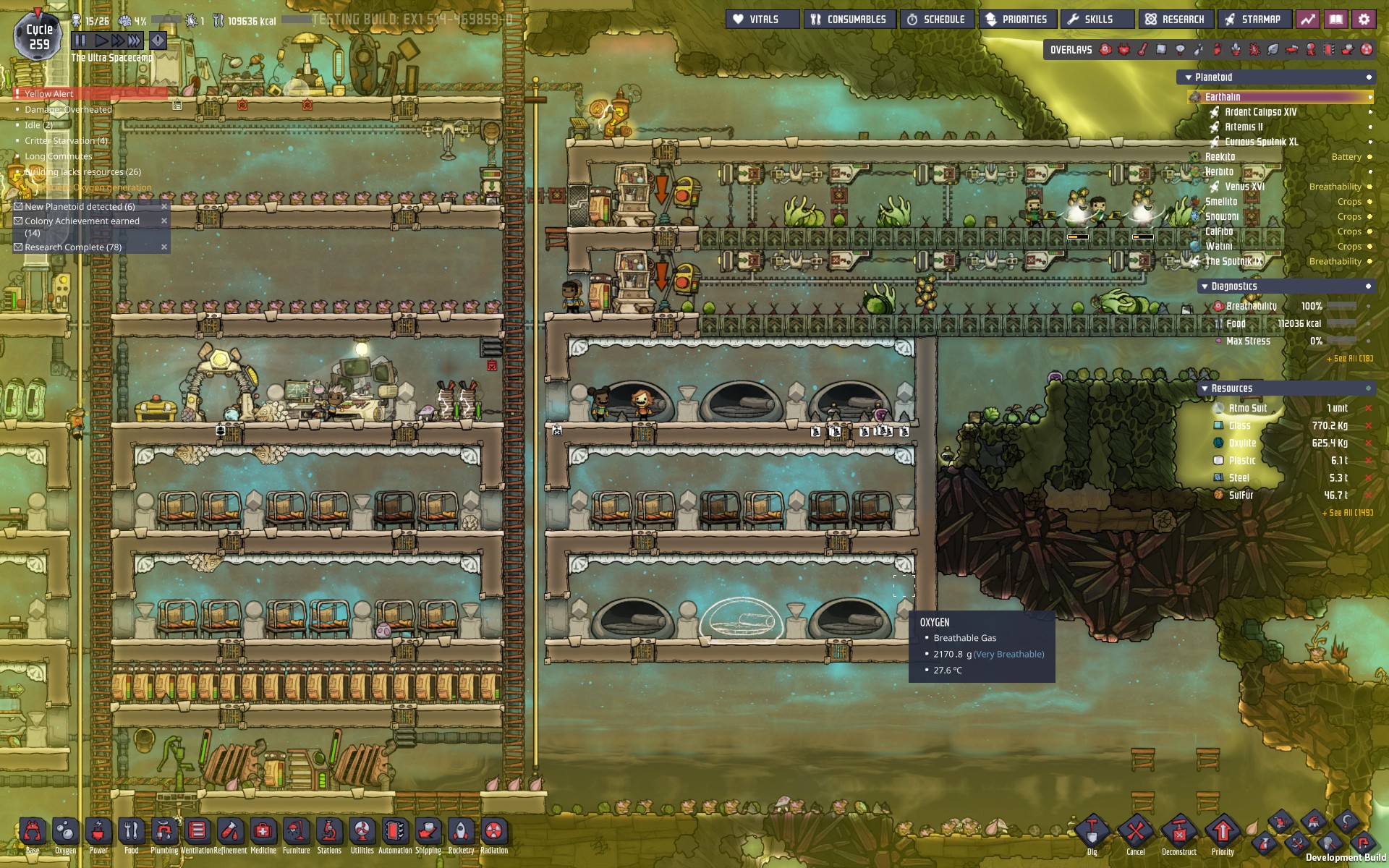Collapse the Diagnostics section
1389x868 pixels.
click(x=1205, y=286)
